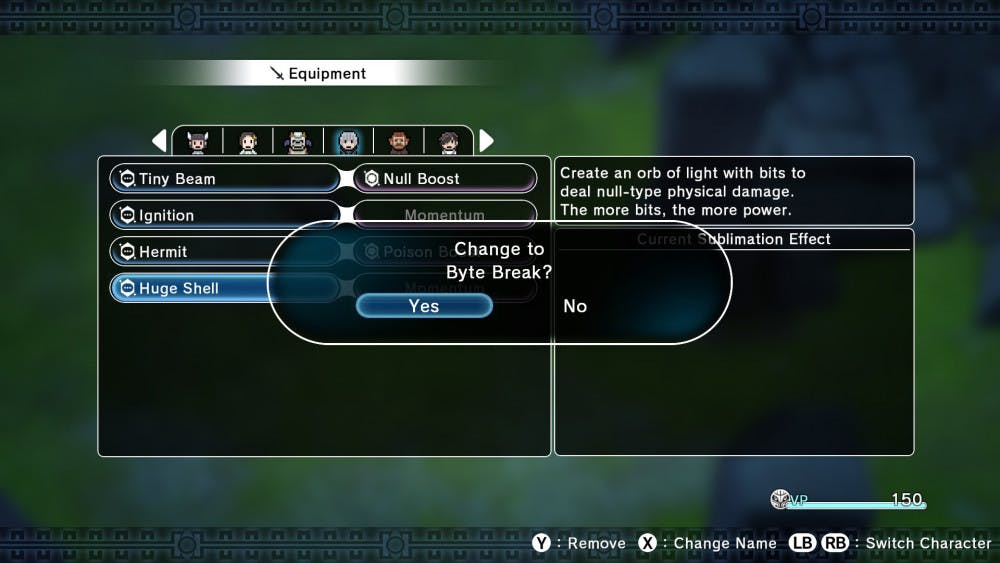Confirm with the Yes button

[x=424, y=306]
